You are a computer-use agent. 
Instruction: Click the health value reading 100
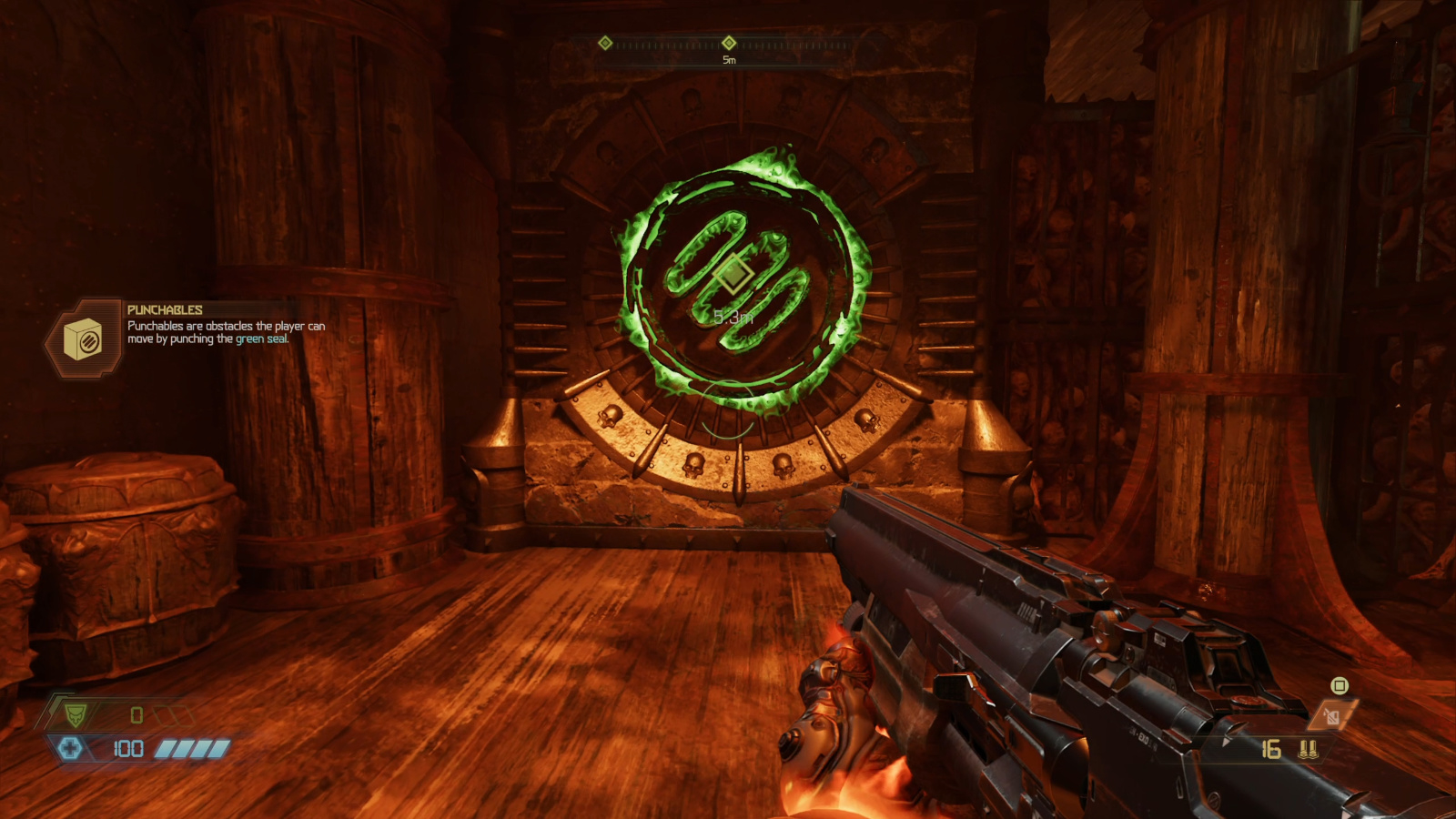tap(129, 747)
